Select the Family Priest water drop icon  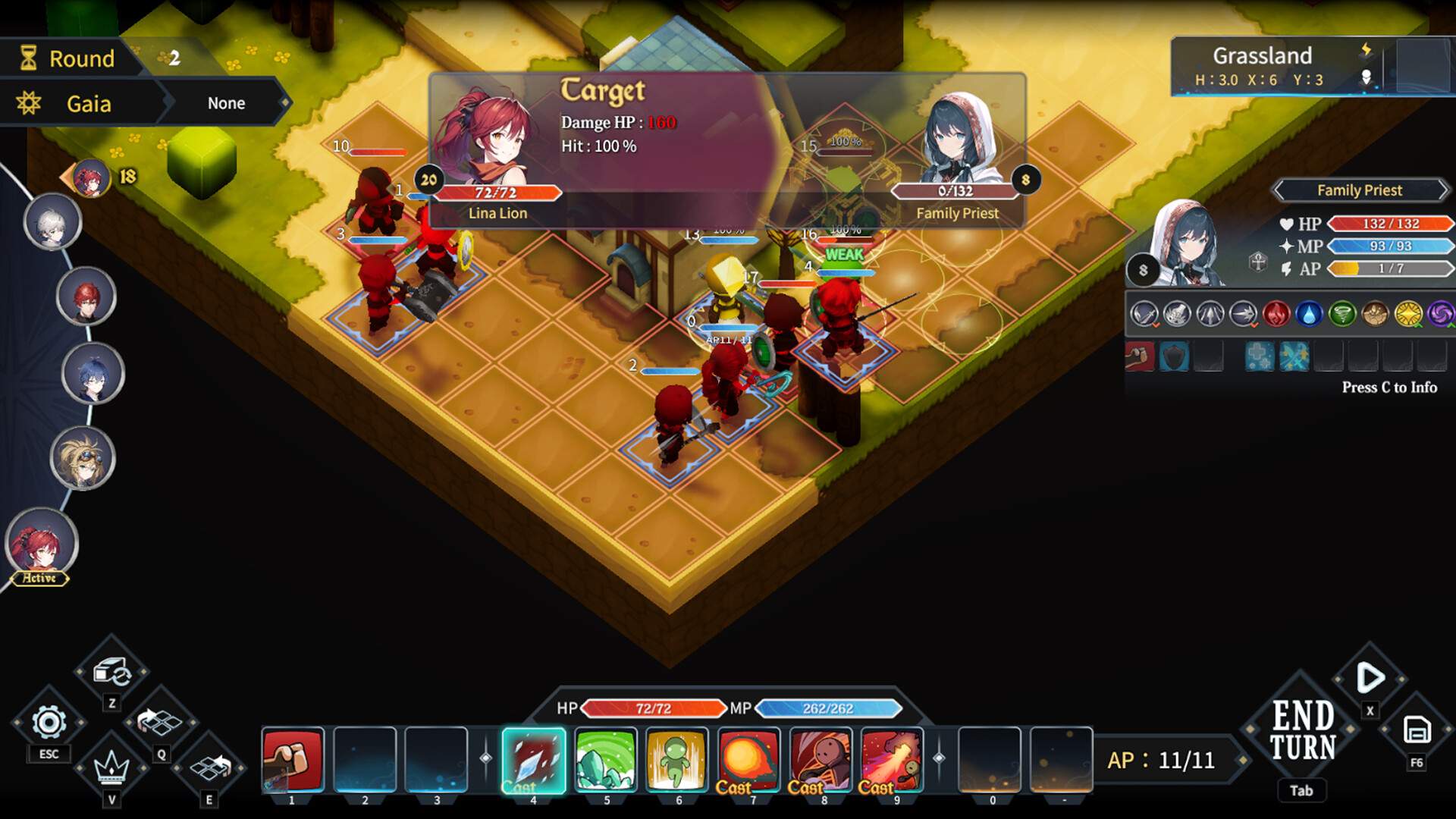click(x=1309, y=314)
